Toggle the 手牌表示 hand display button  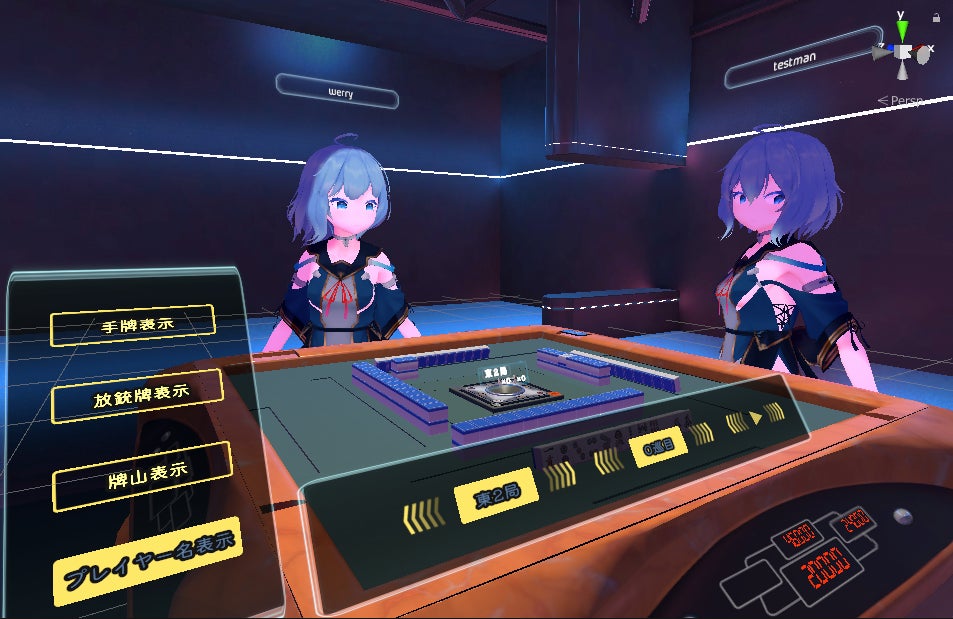coord(131,323)
